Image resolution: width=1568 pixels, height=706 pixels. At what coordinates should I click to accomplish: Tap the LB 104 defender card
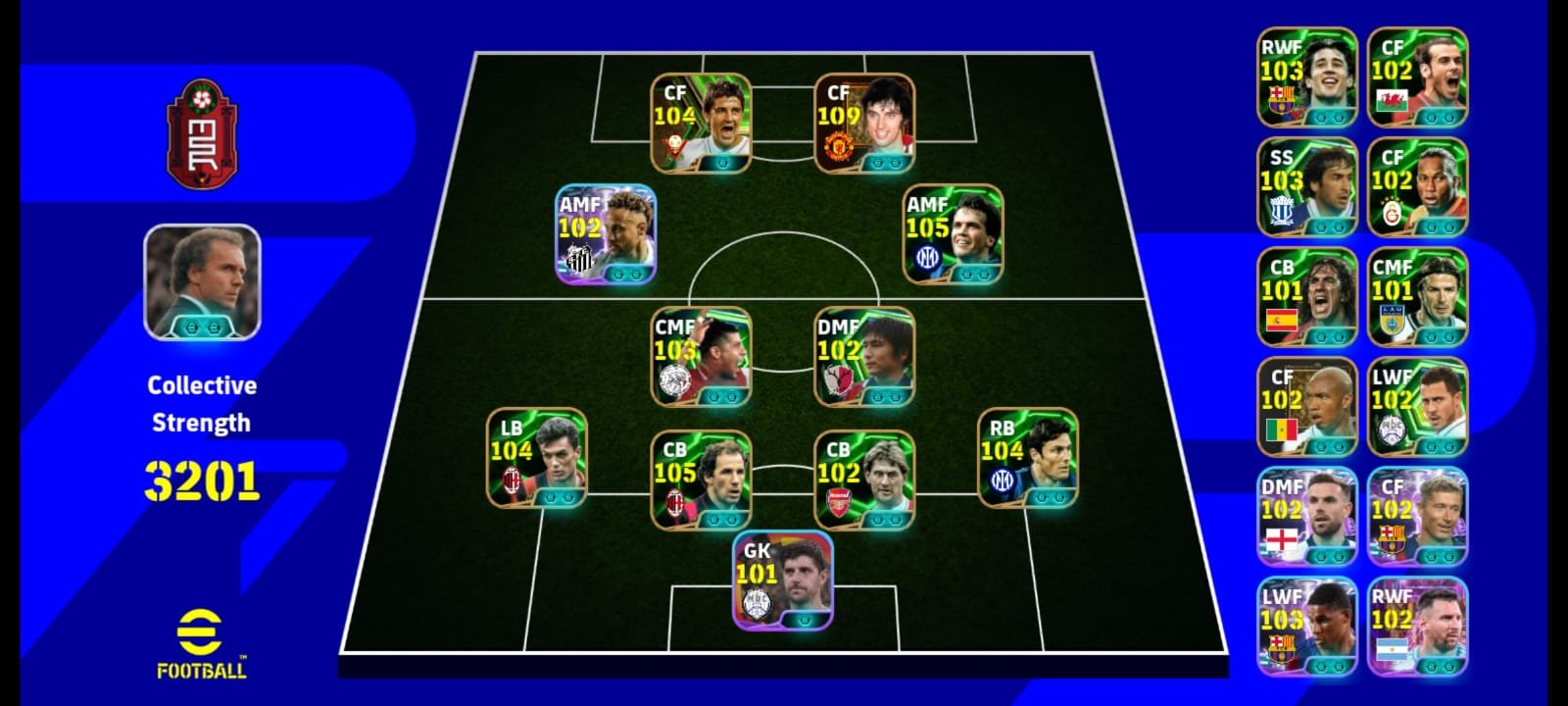[537, 458]
